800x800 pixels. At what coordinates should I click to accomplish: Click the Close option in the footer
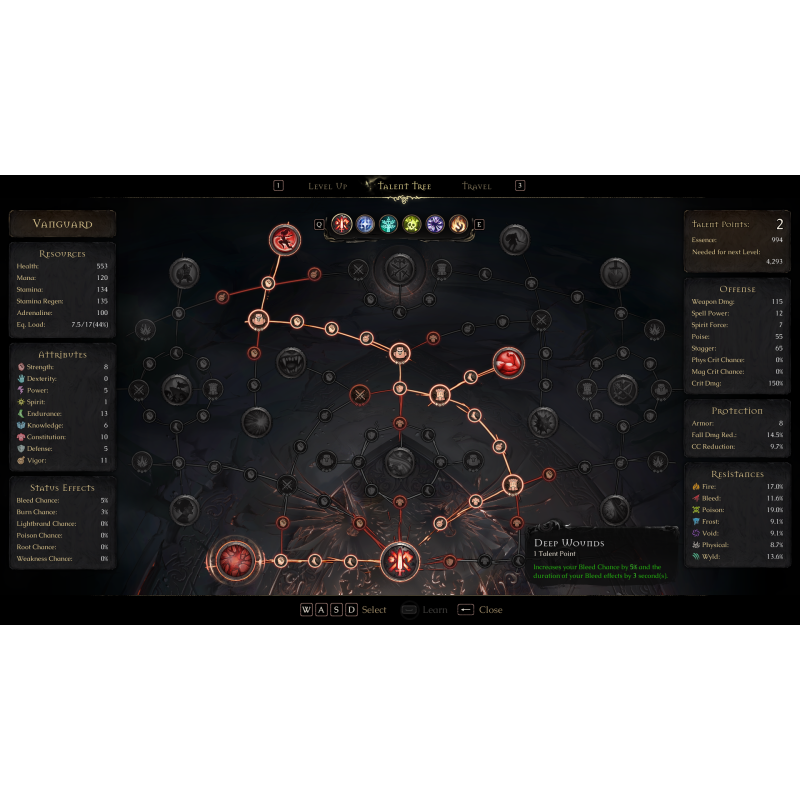tap(480, 610)
